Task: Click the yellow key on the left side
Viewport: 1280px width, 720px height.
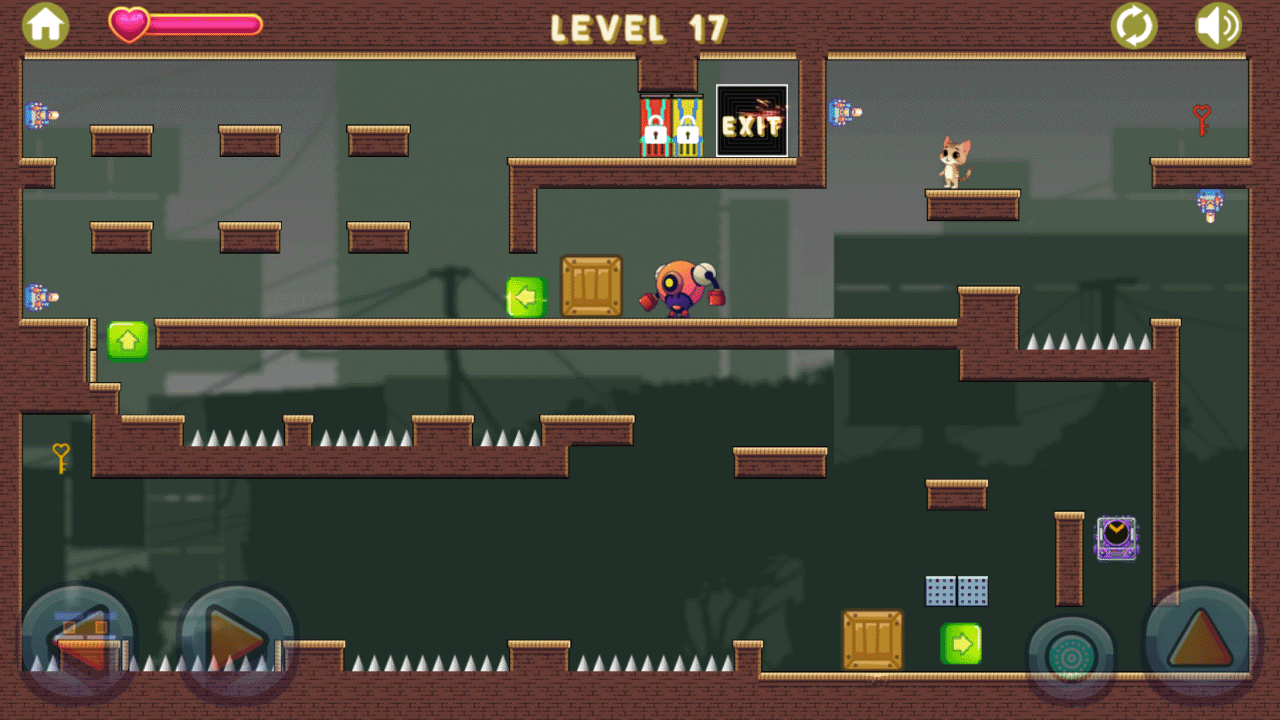Action: pos(60,456)
